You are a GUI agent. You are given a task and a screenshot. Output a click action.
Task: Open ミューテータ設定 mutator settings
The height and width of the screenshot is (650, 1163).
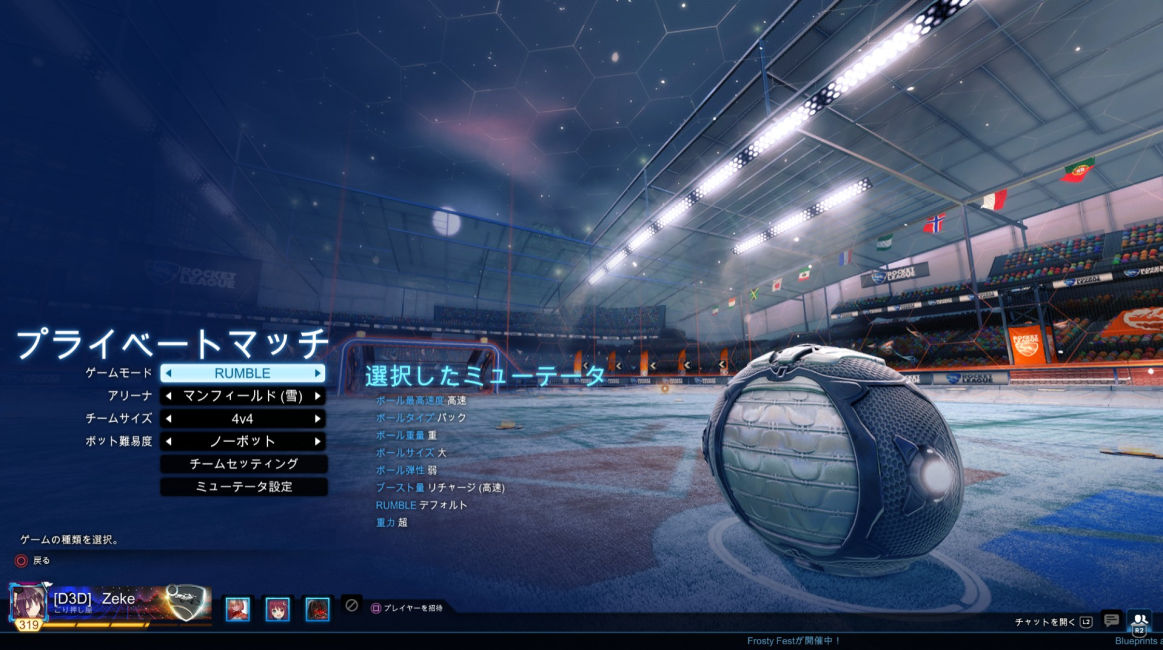click(x=244, y=487)
